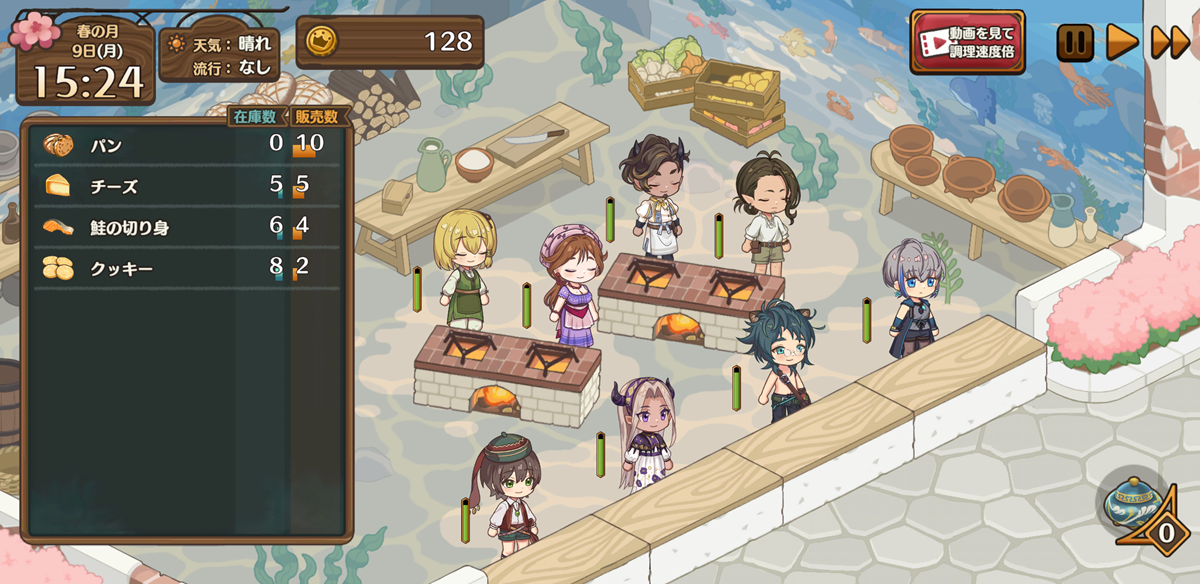Pick the クッキー row in list
The image size is (1200, 584).
tap(185, 268)
